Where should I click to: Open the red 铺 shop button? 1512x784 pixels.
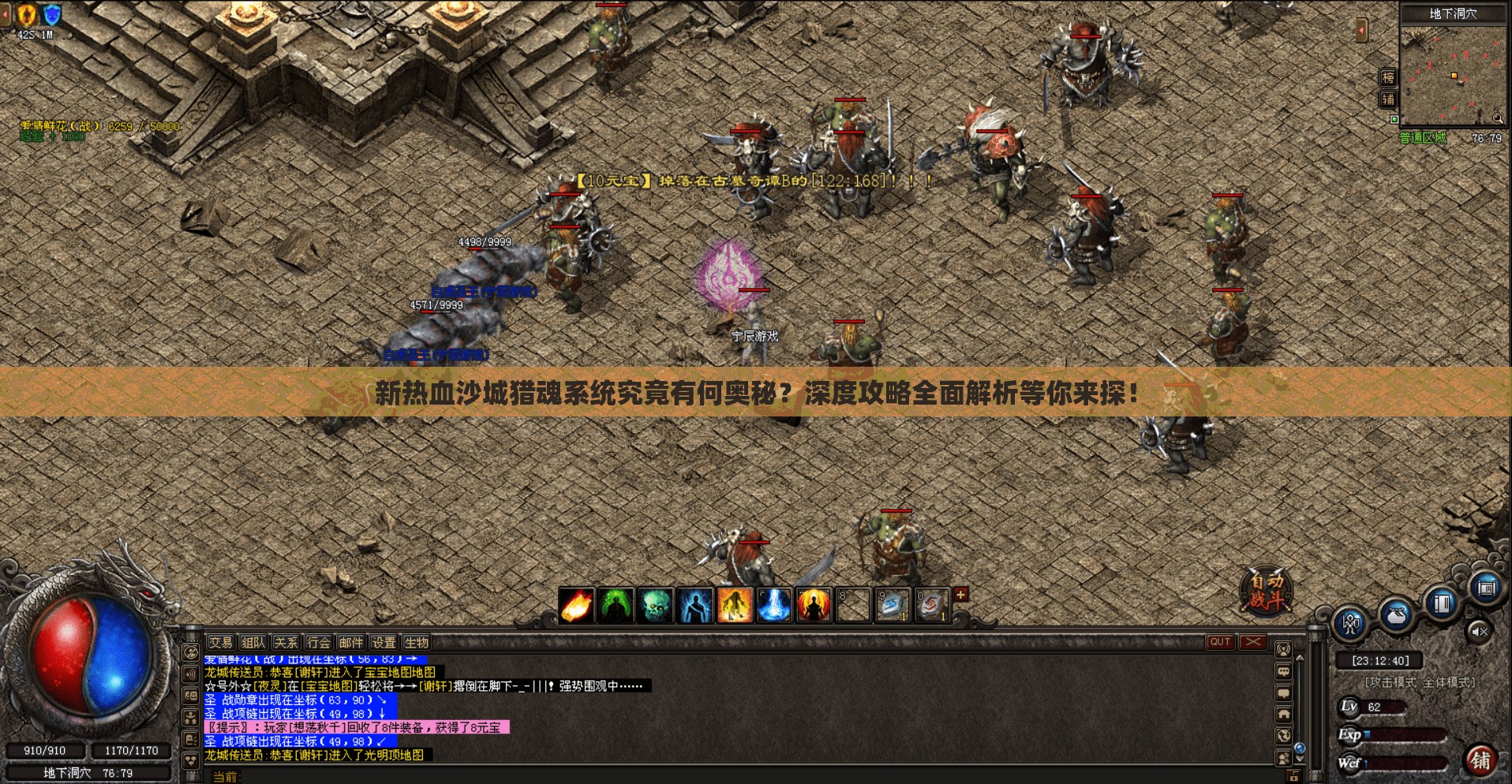click(1480, 760)
